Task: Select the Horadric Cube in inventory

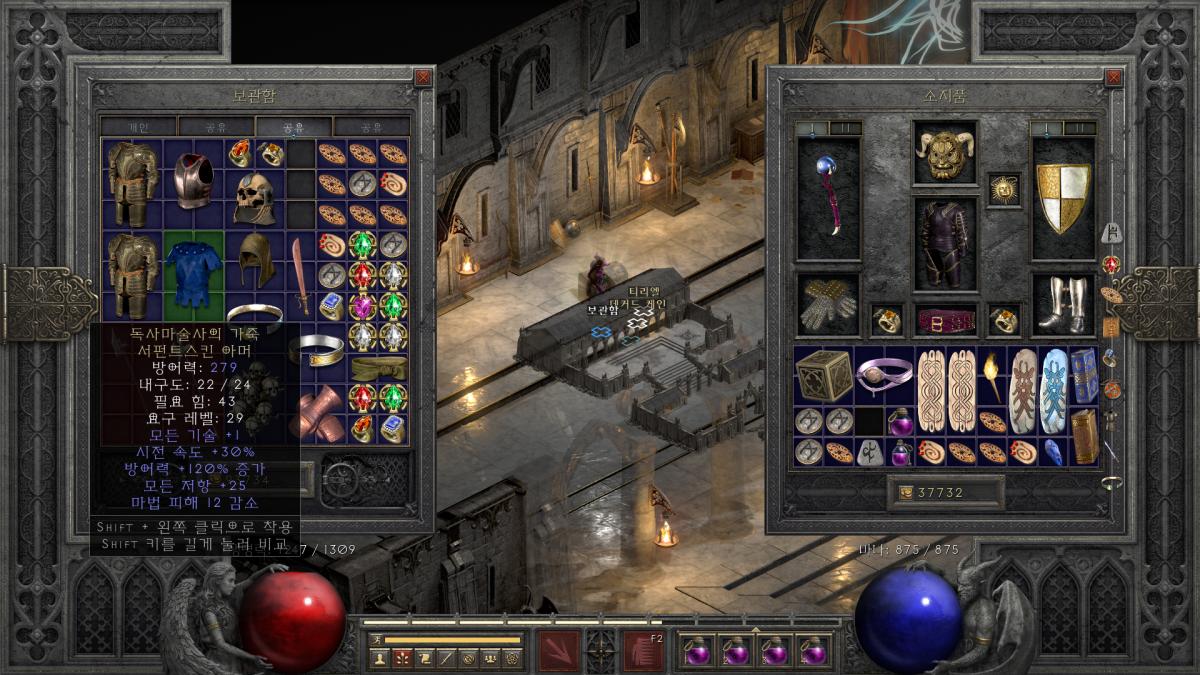Action: pyautogui.click(x=824, y=375)
